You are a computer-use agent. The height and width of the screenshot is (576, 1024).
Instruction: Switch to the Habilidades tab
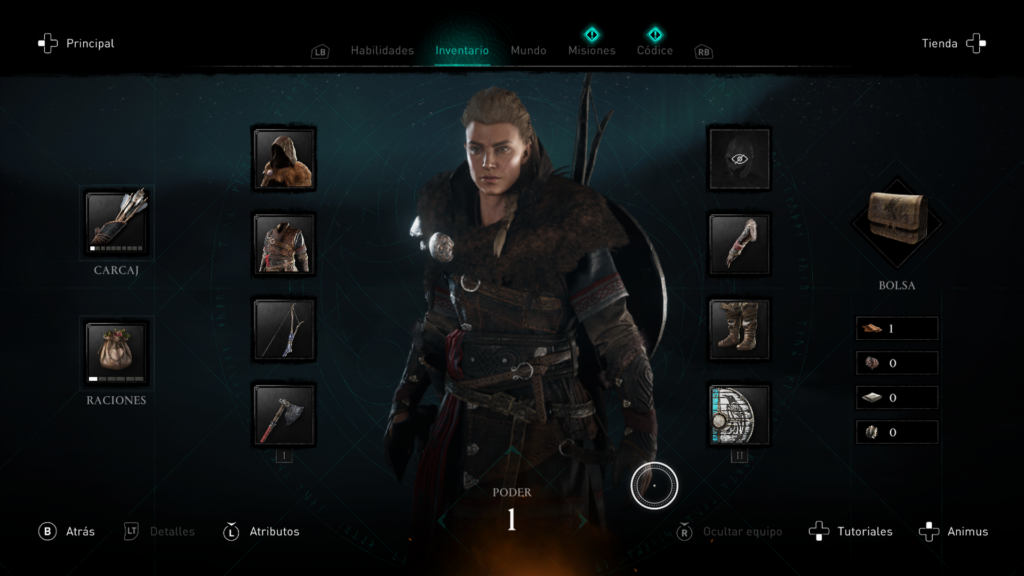pyautogui.click(x=381, y=50)
